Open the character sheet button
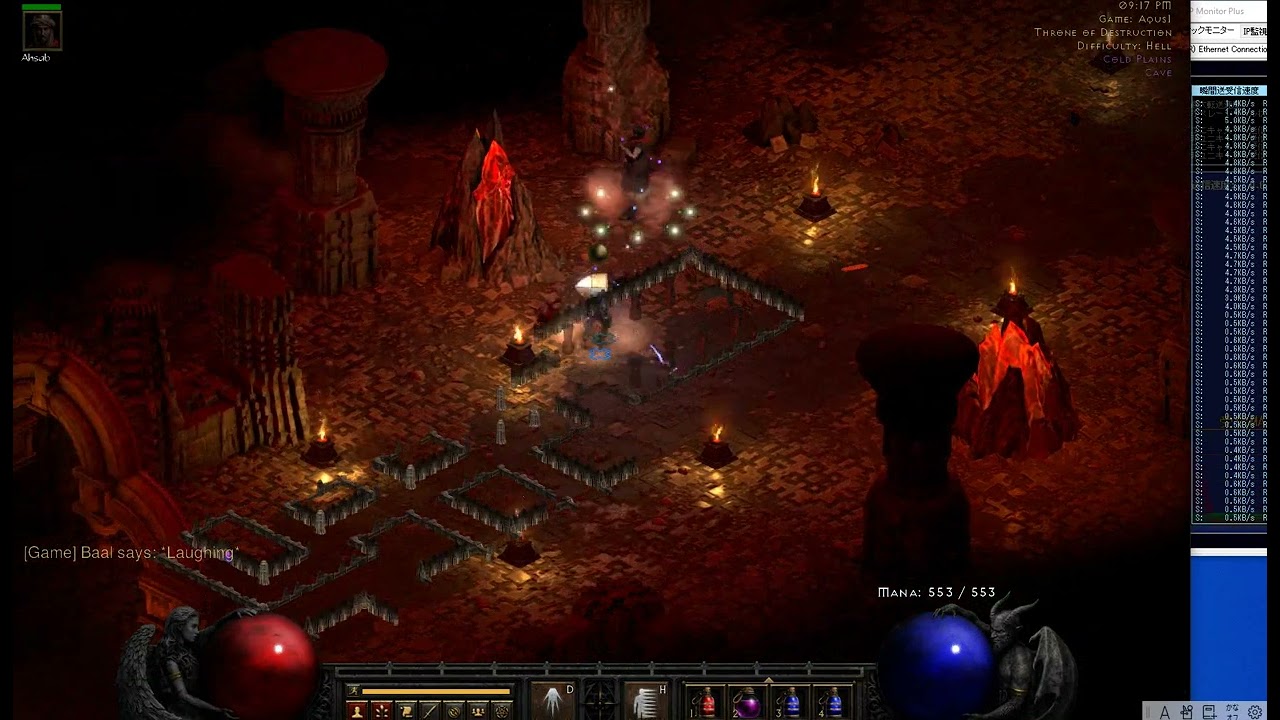The image size is (1280, 720). (357, 711)
